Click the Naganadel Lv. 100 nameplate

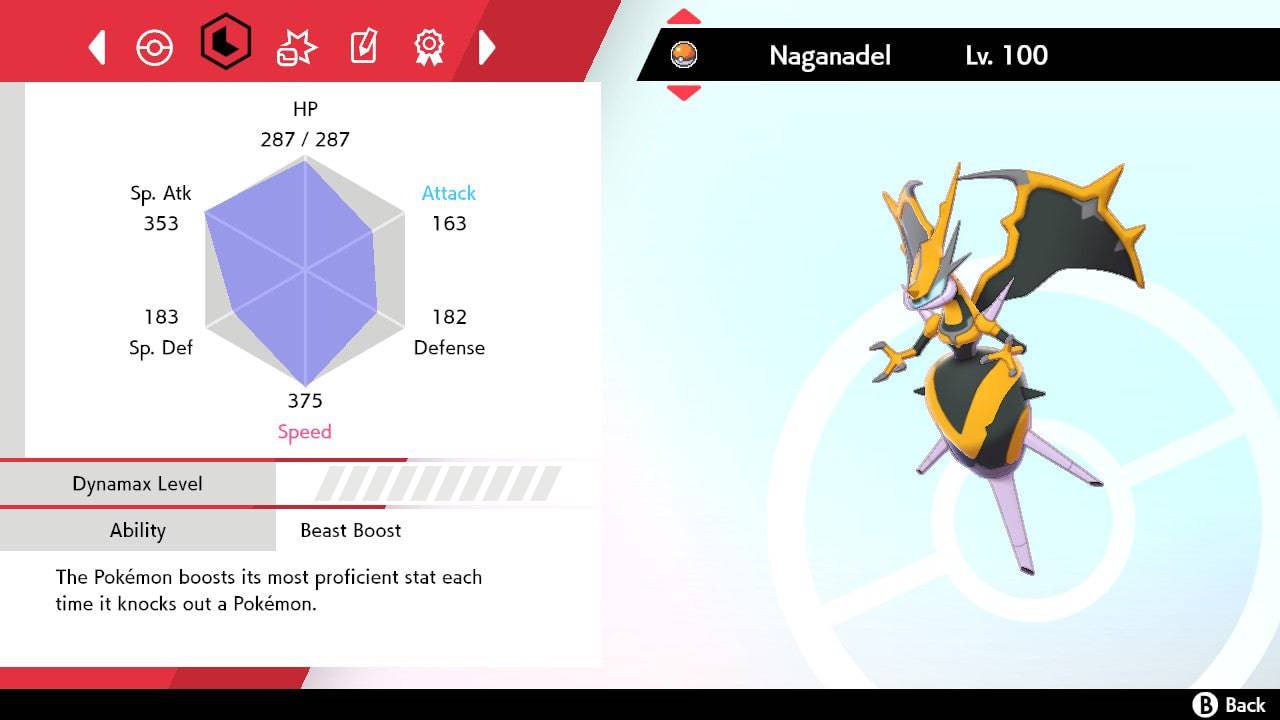coord(900,55)
